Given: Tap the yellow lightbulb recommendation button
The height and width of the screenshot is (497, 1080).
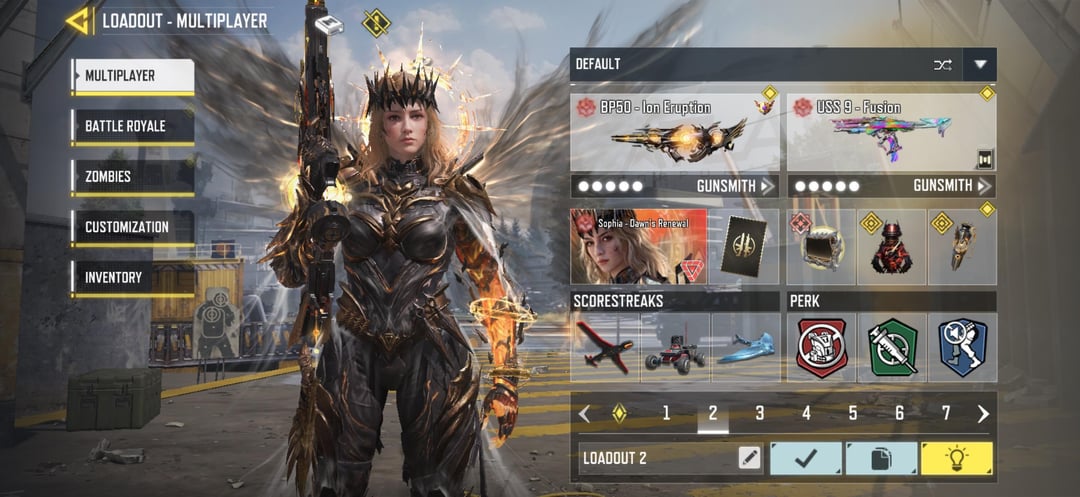Looking at the screenshot, I should [957, 458].
